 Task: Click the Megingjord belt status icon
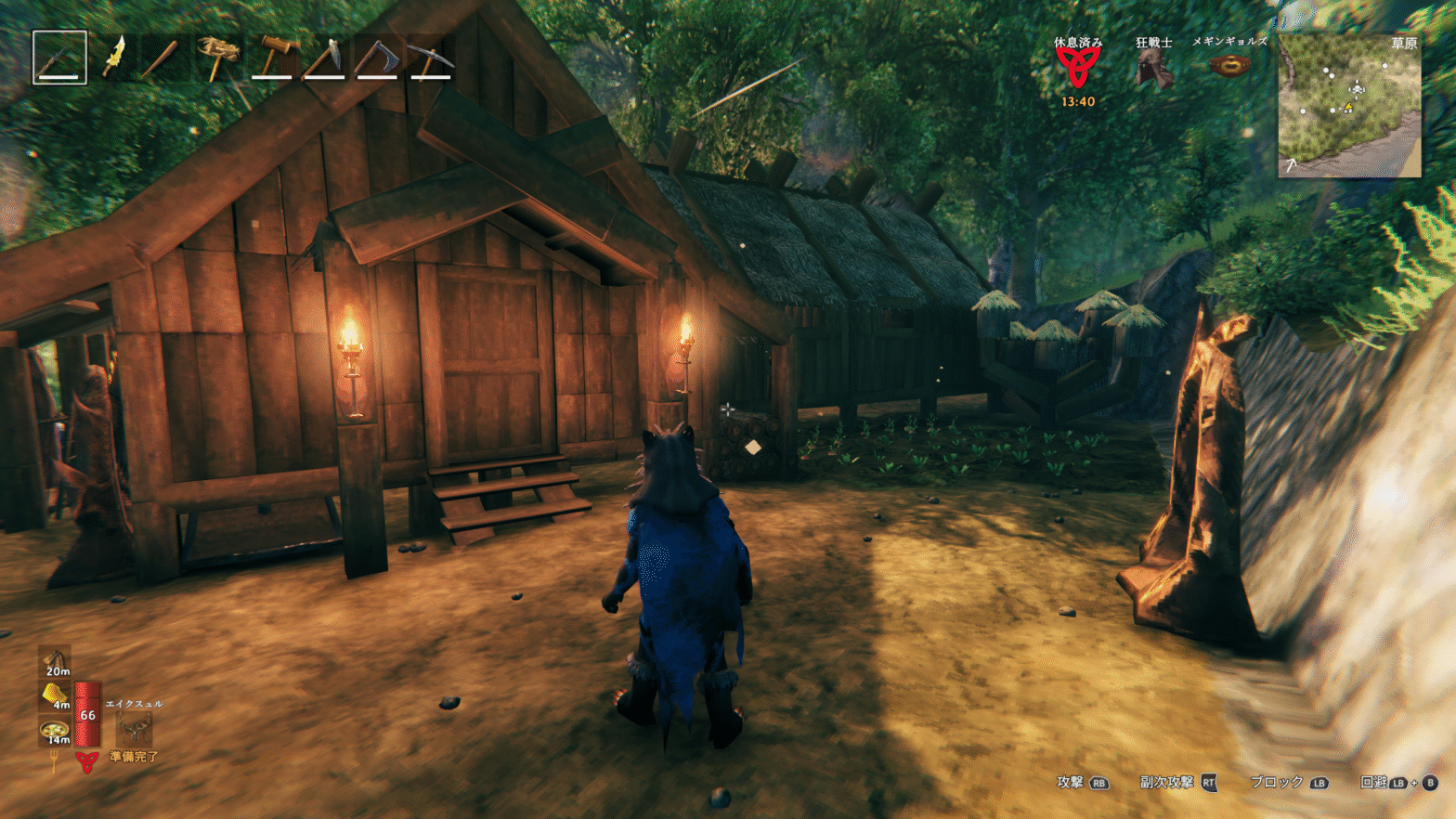click(1228, 66)
